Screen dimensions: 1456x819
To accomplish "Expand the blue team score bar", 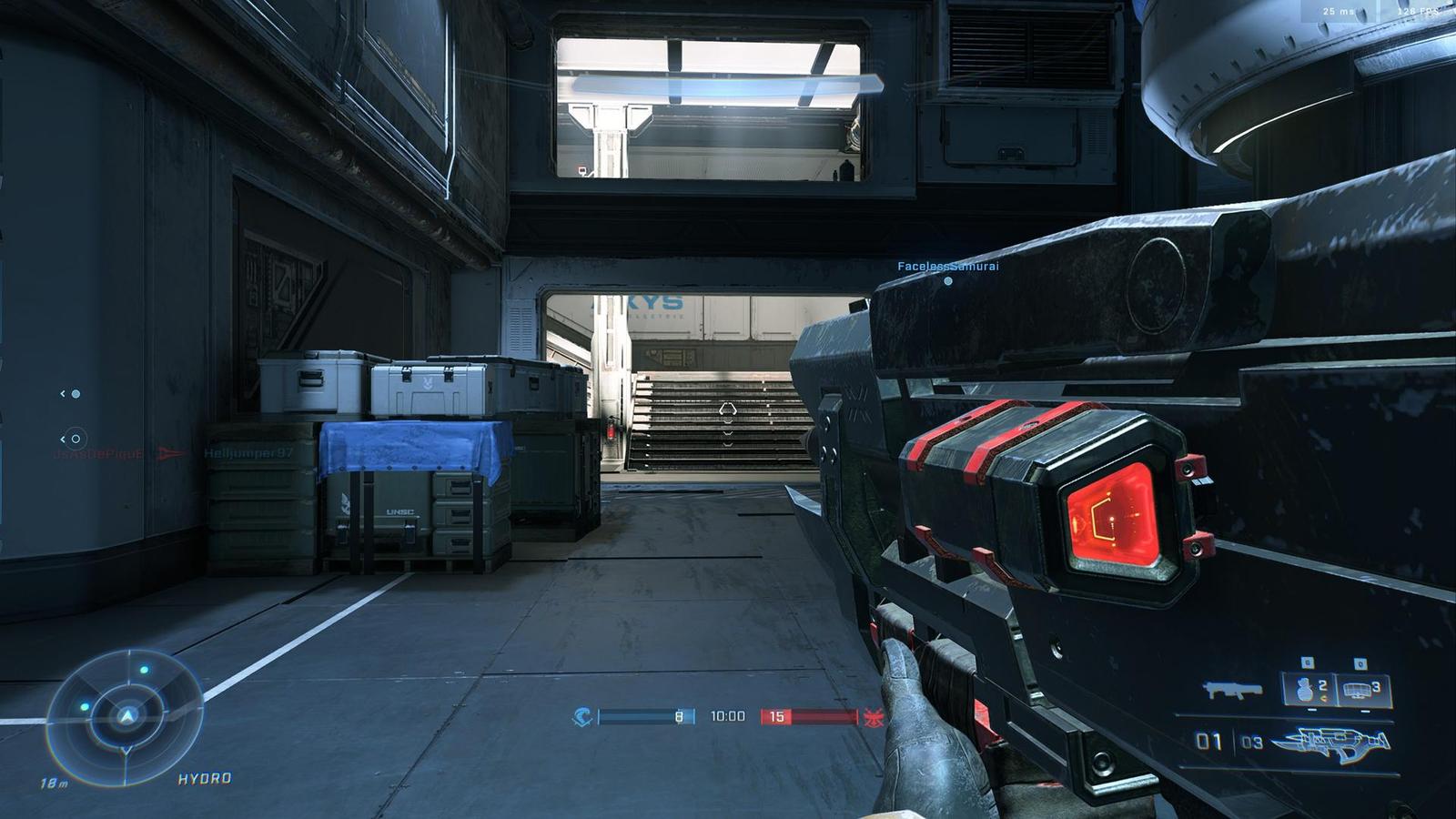I will click(x=646, y=716).
